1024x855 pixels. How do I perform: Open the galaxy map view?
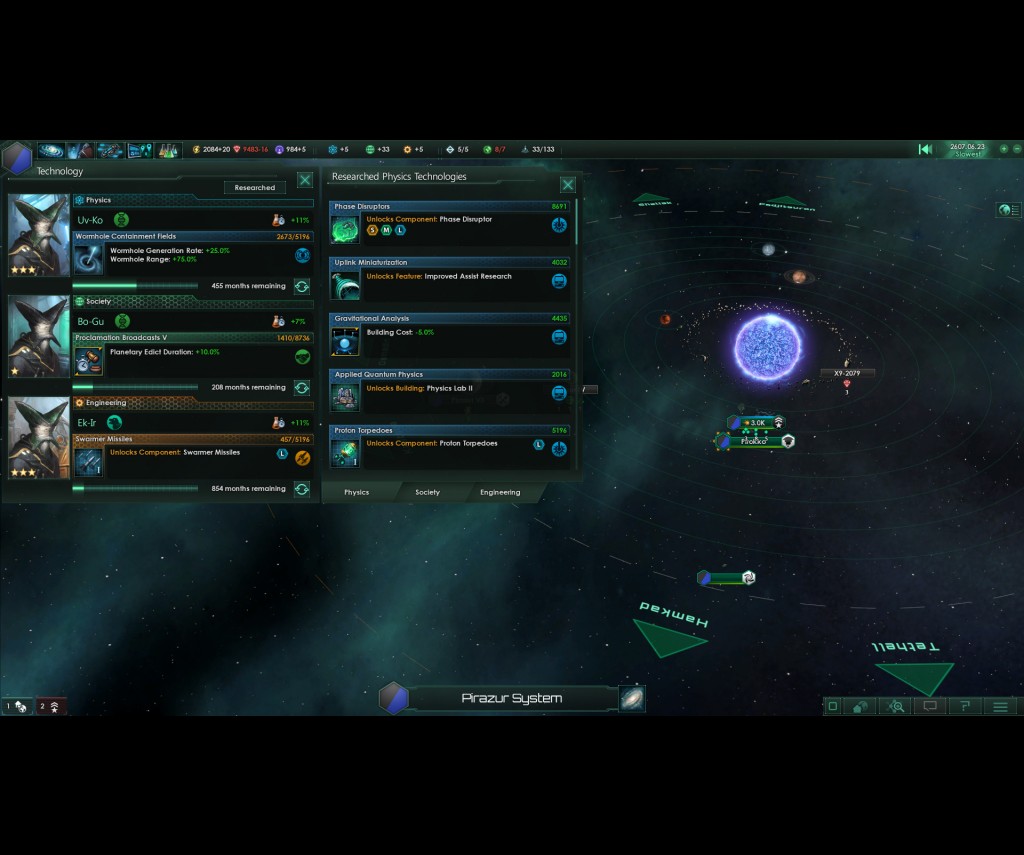coord(632,698)
